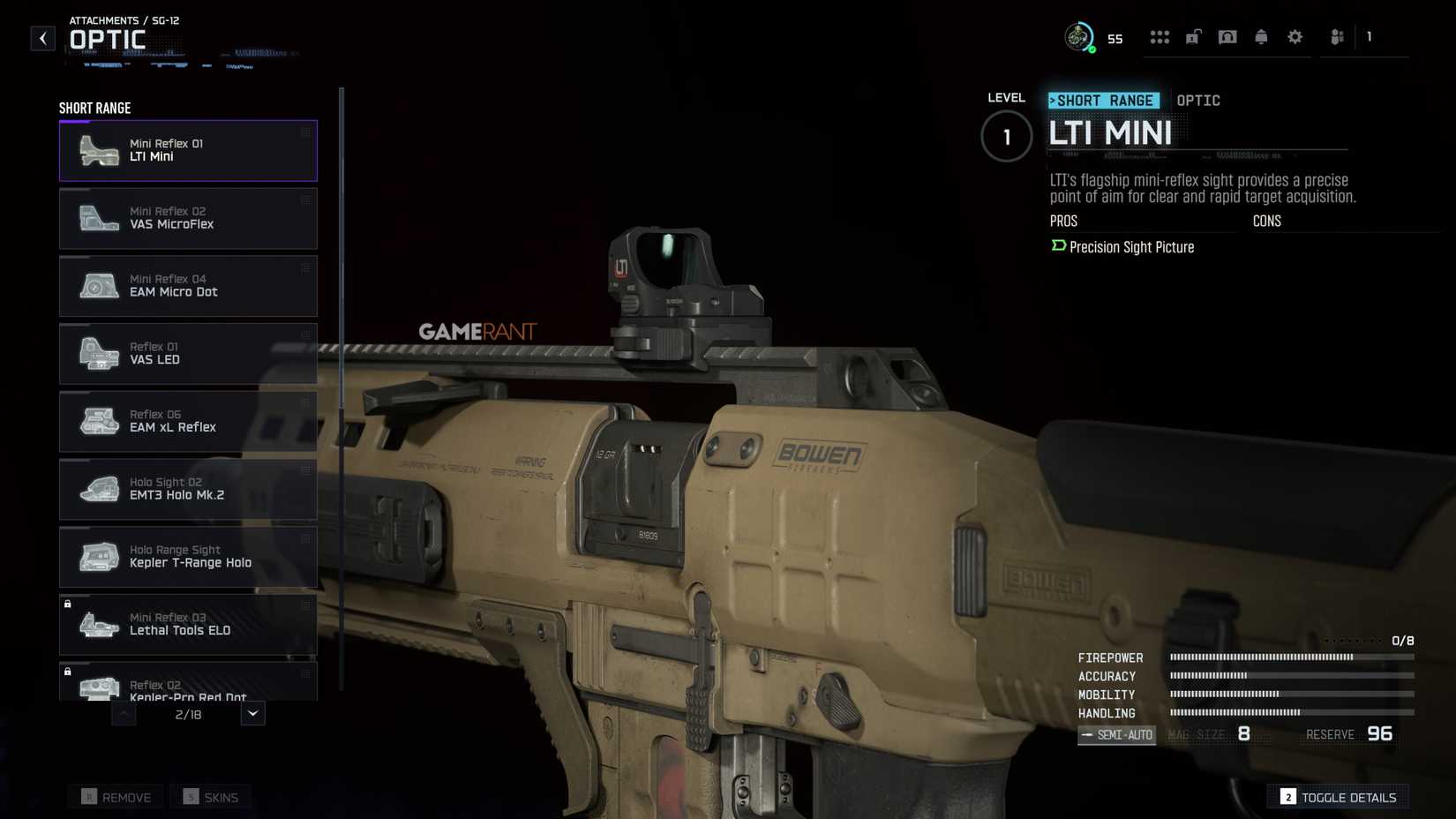The image size is (1456, 819).
Task: Open the notifications bell icon
Action: click(1261, 37)
